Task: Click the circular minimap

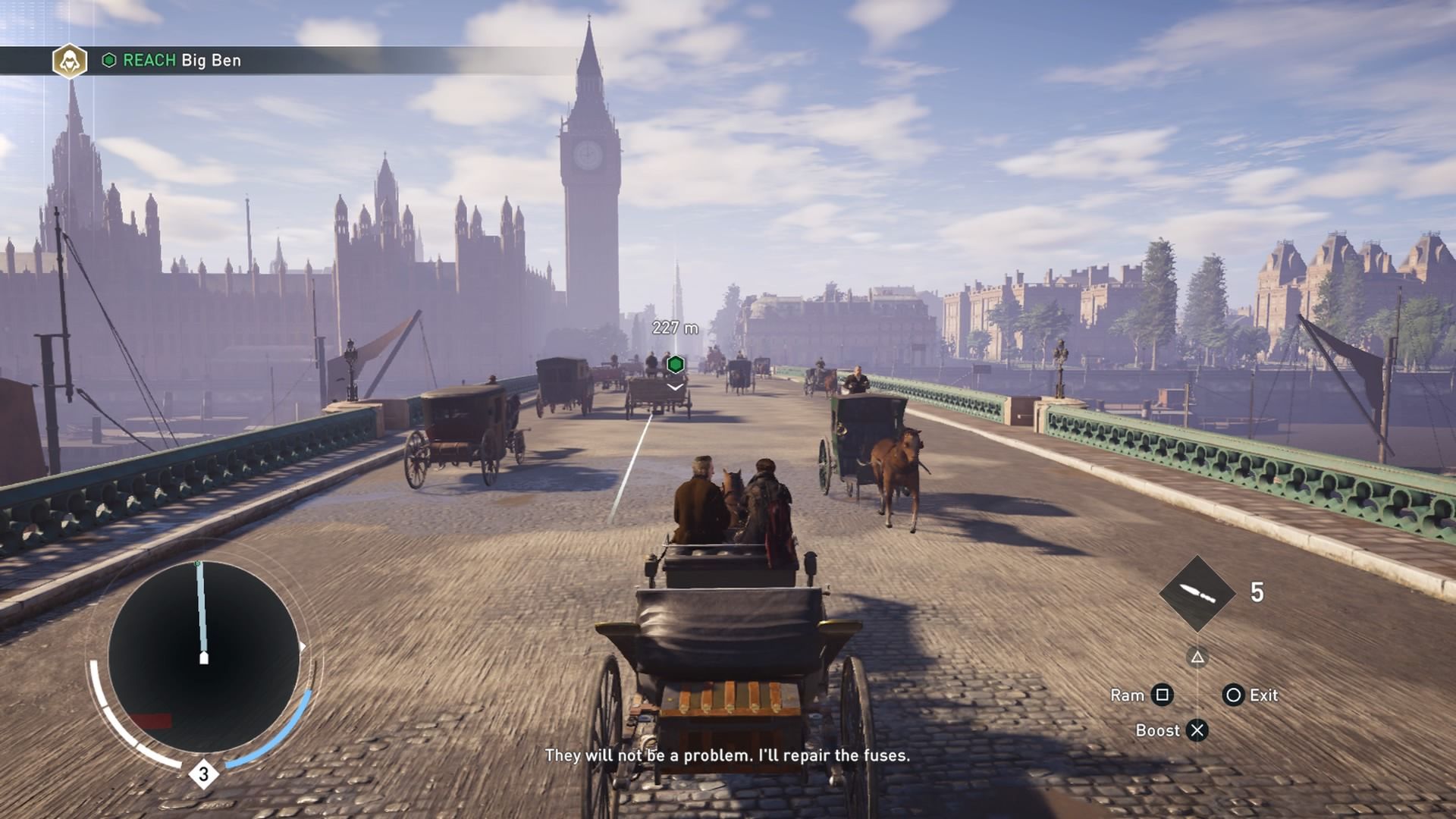Action: pyautogui.click(x=203, y=656)
